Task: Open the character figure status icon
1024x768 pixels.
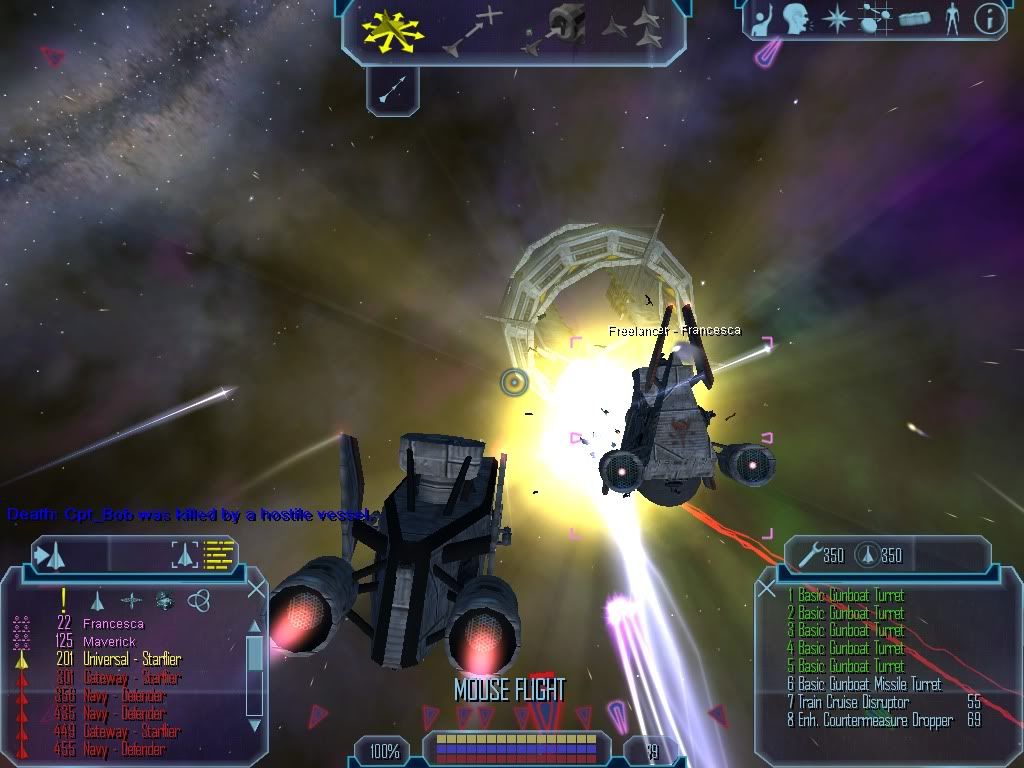Action: click(x=952, y=19)
